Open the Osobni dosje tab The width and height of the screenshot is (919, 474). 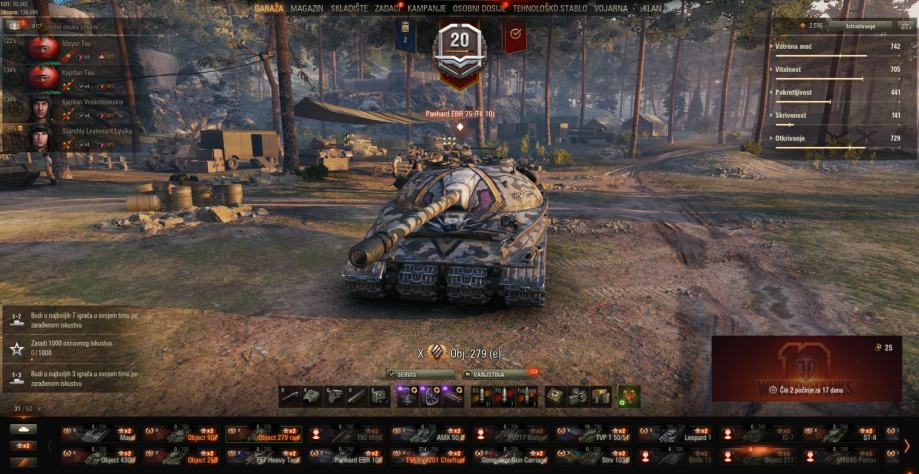click(x=479, y=8)
